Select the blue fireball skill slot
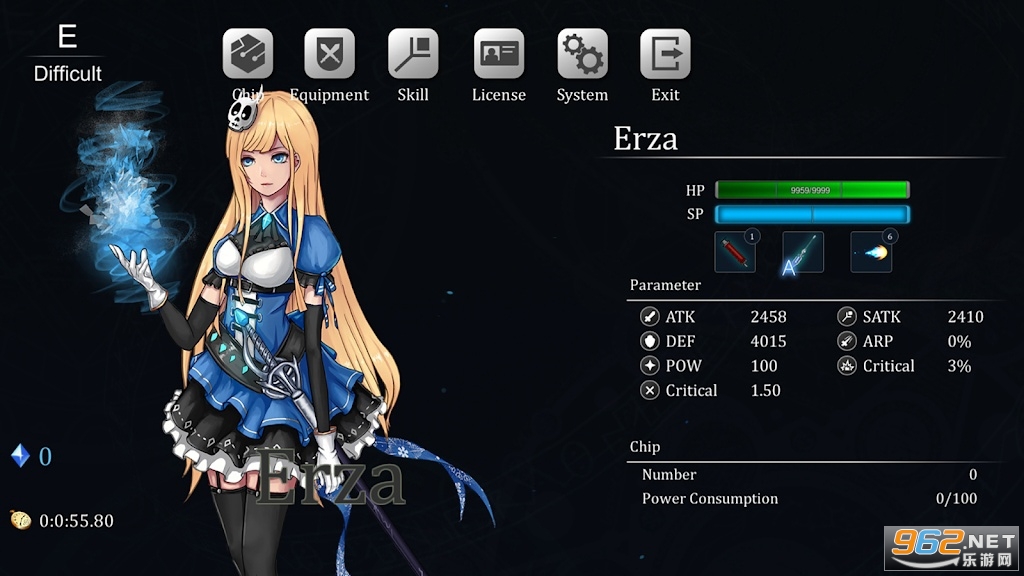1024x576 pixels. (871, 252)
